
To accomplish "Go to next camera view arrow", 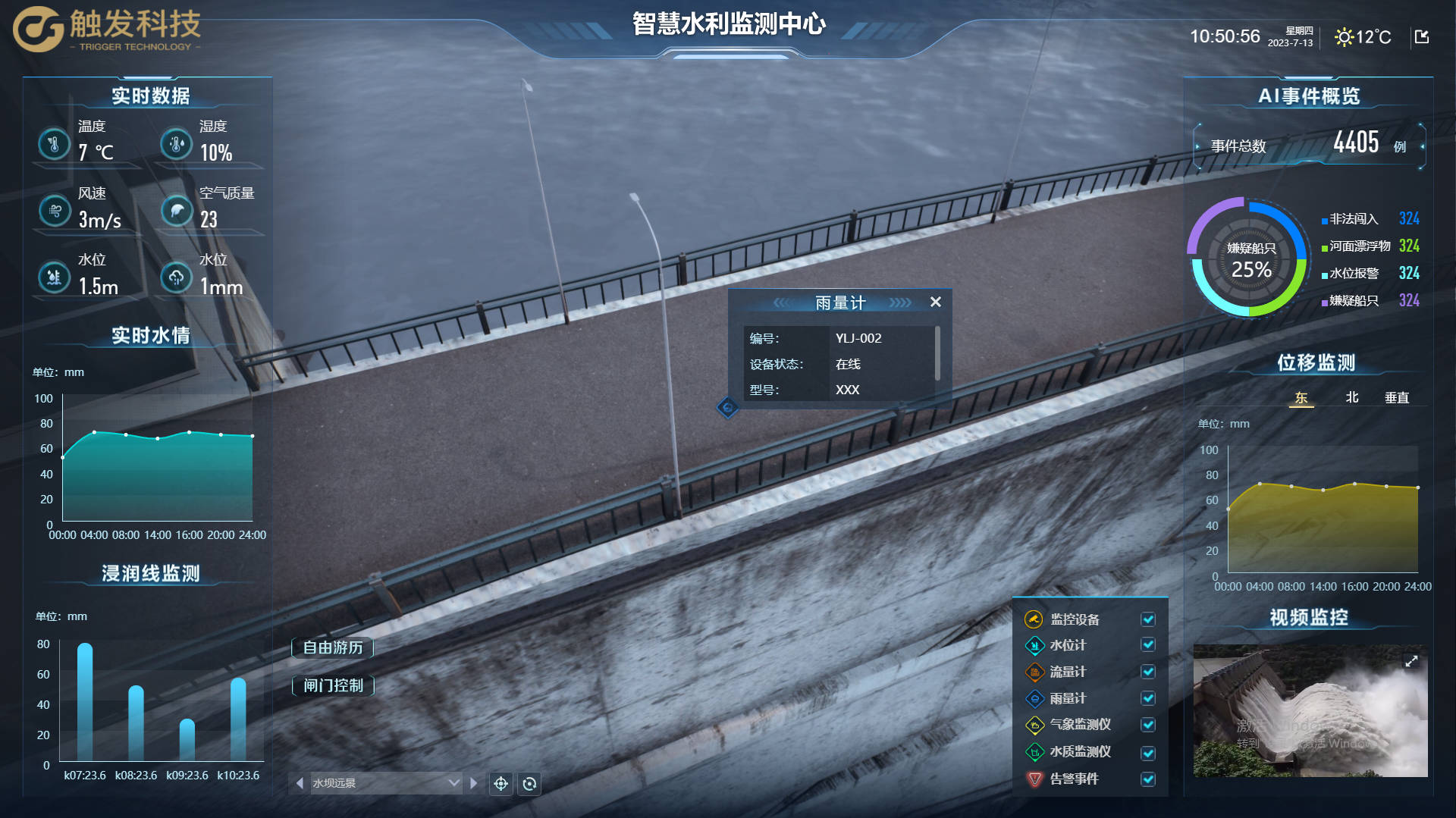I will point(474,783).
